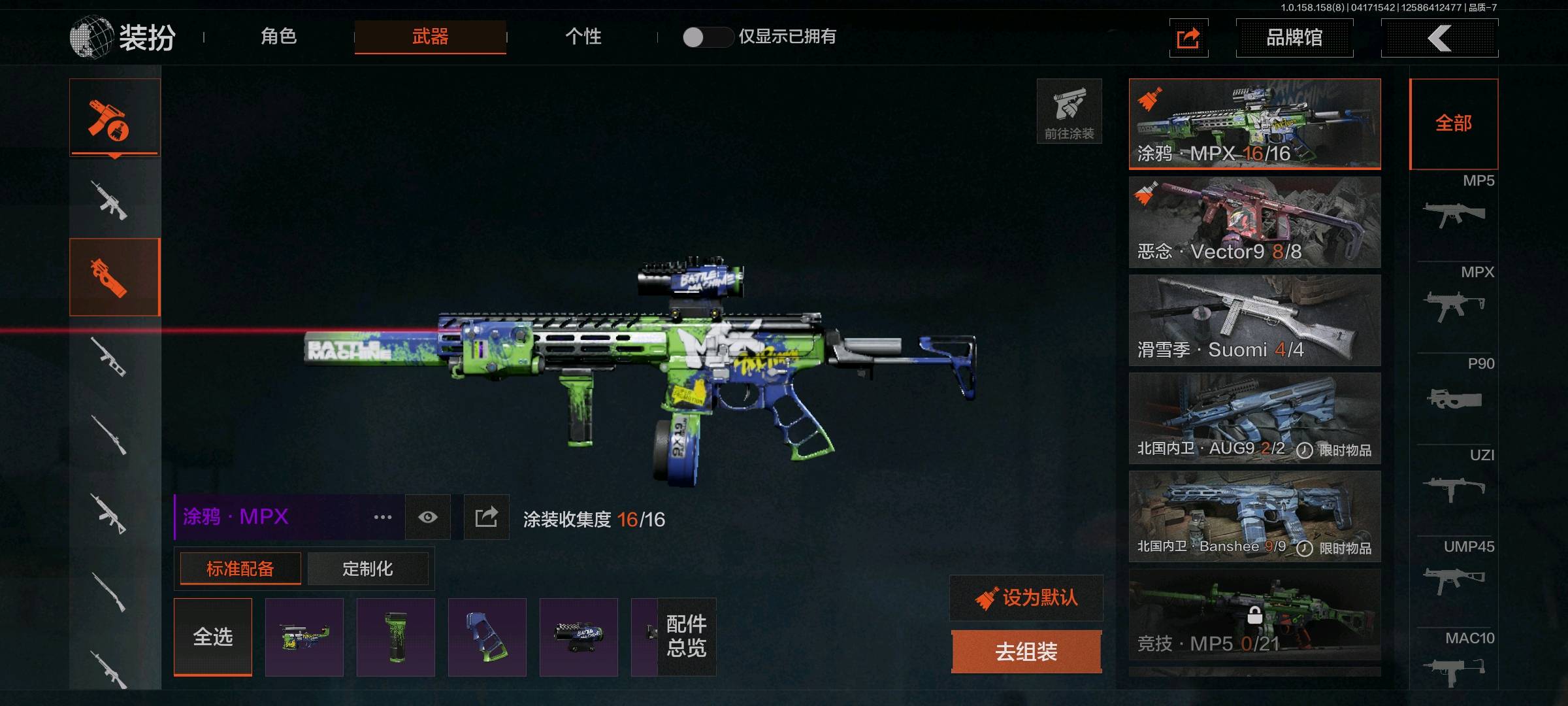The image size is (1568, 706).
Task: Select the 恶念 · Vector9 skin
Action: 1254,222
